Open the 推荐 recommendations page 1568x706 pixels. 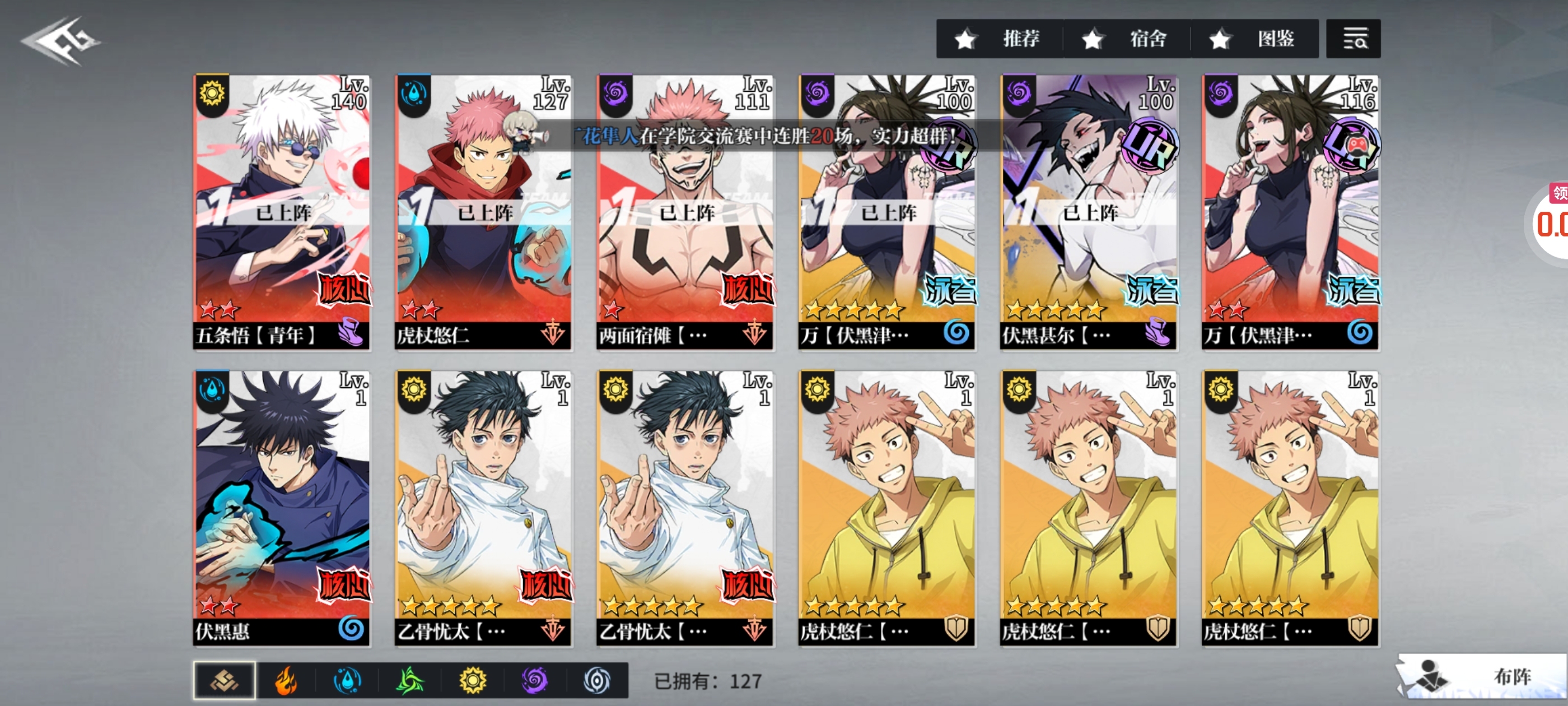1000,39
